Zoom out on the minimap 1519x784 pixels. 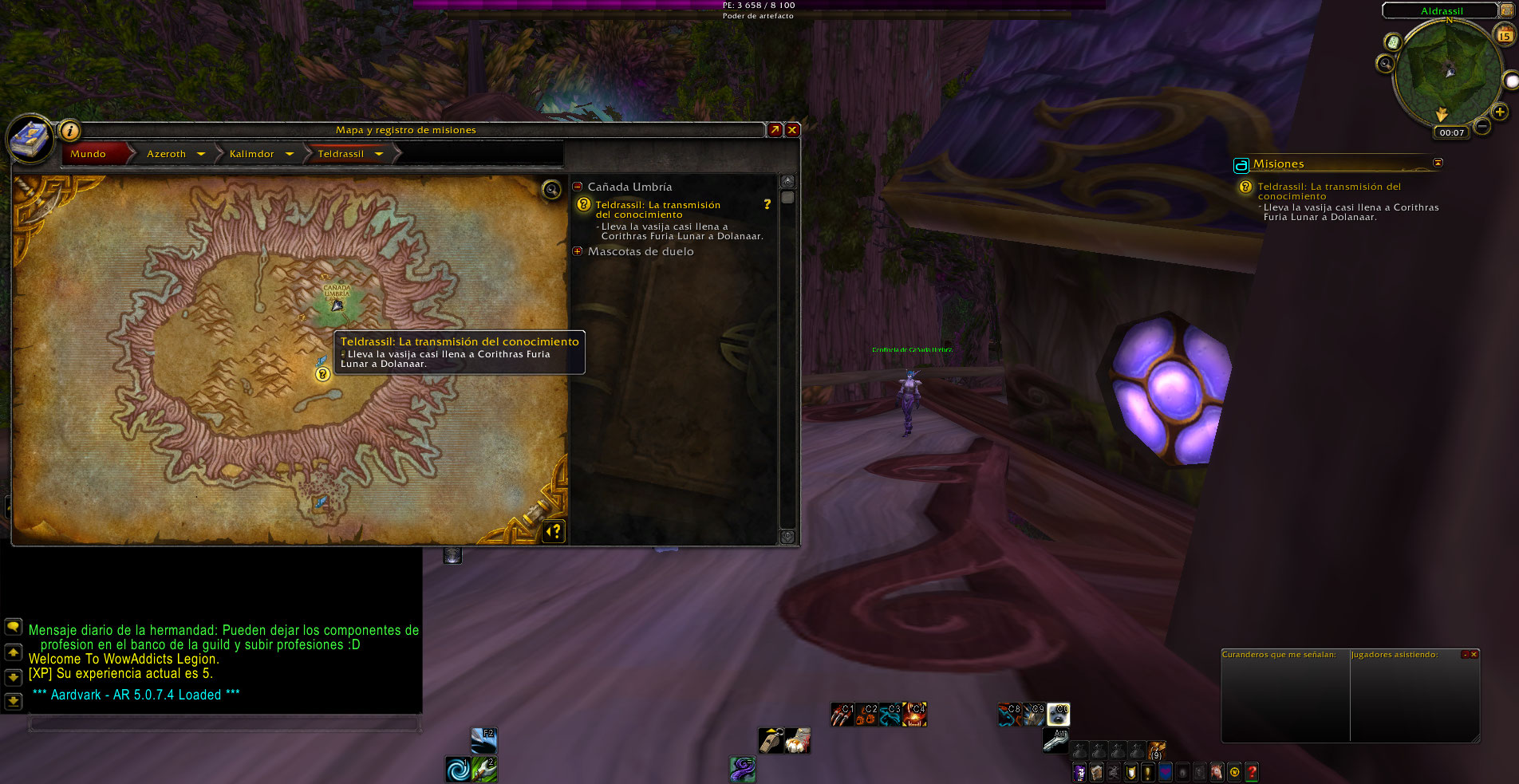(x=1482, y=126)
